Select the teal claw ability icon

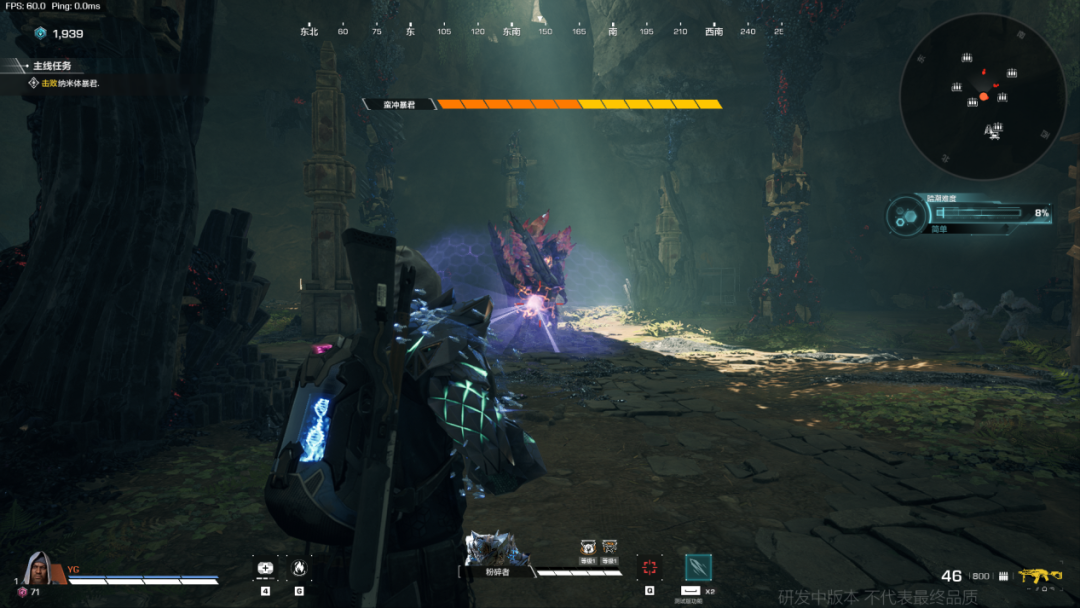tap(698, 568)
